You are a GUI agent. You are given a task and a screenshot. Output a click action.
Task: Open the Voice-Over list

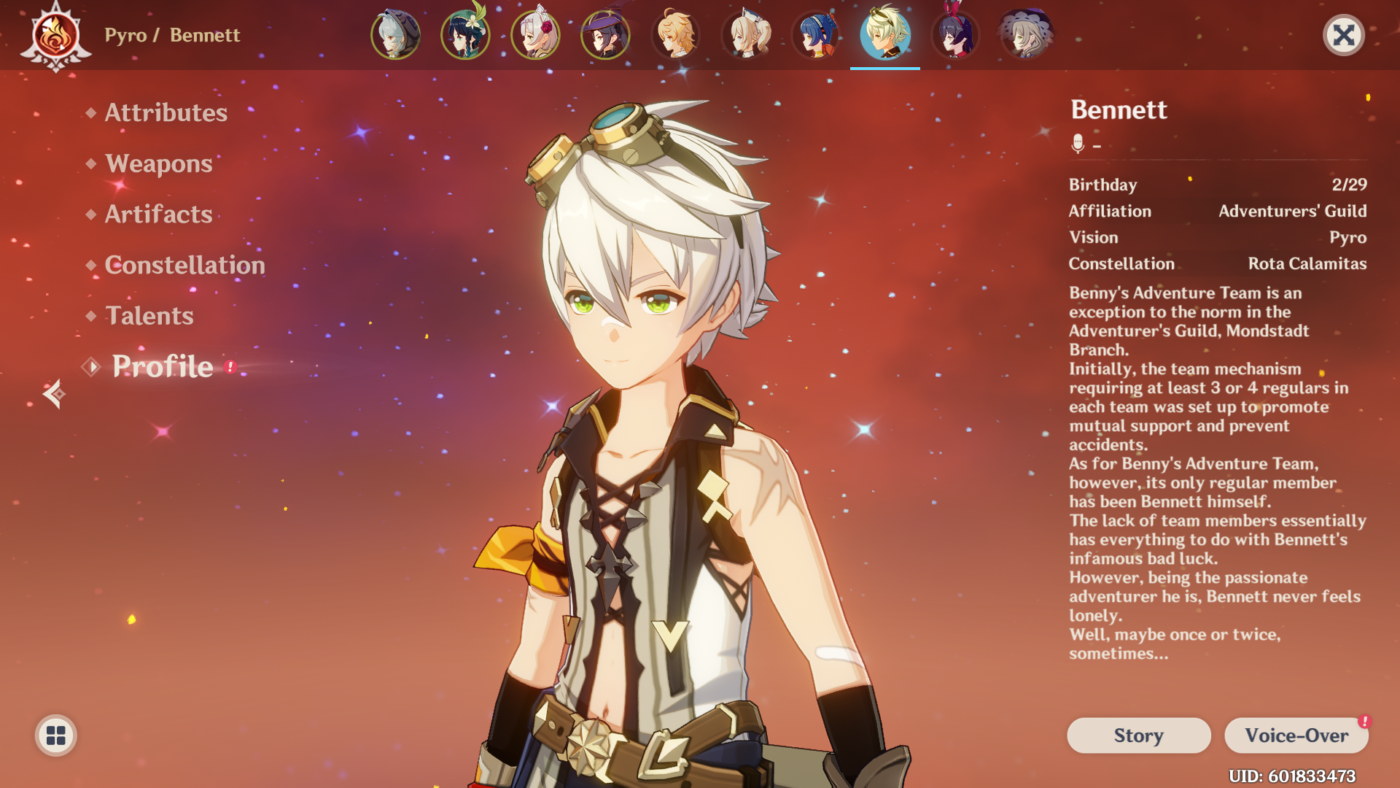tap(1296, 736)
